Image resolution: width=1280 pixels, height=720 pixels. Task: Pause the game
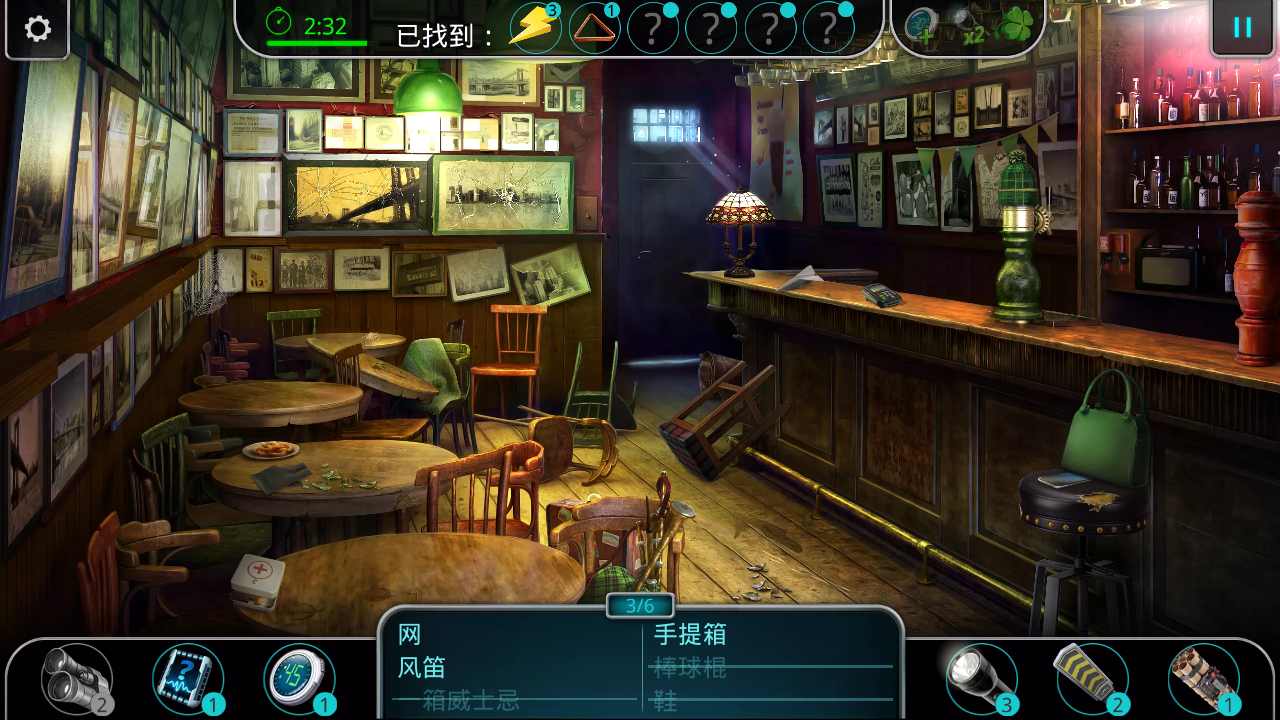tap(1243, 28)
